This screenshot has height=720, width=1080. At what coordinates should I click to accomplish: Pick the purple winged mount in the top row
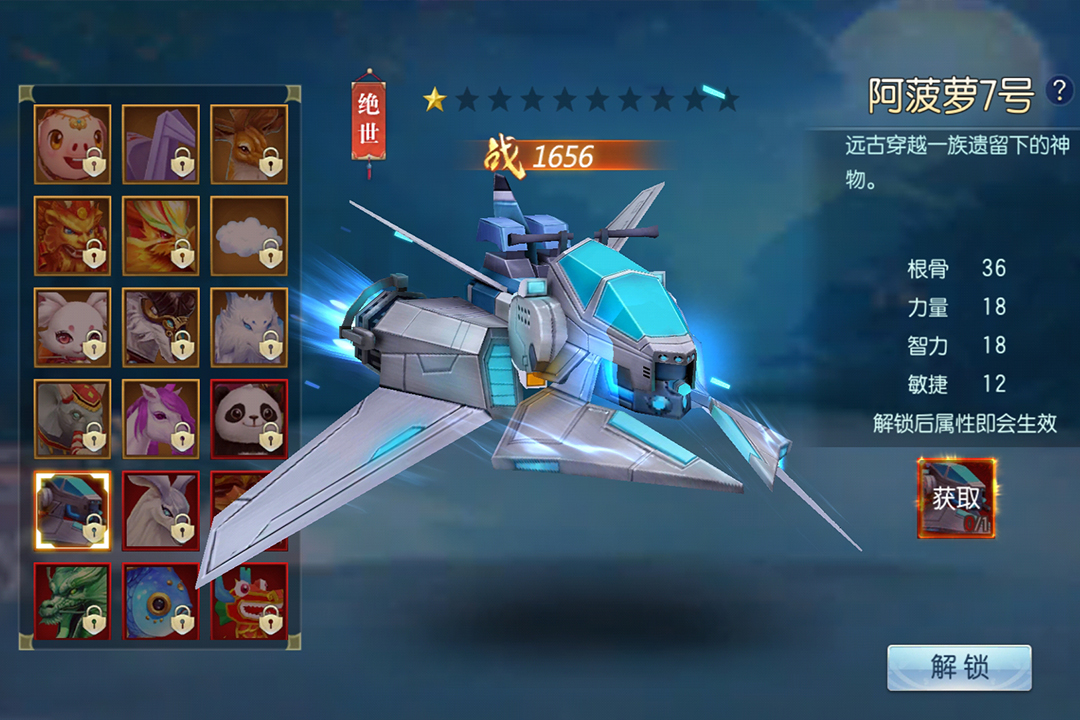[x=160, y=144]
